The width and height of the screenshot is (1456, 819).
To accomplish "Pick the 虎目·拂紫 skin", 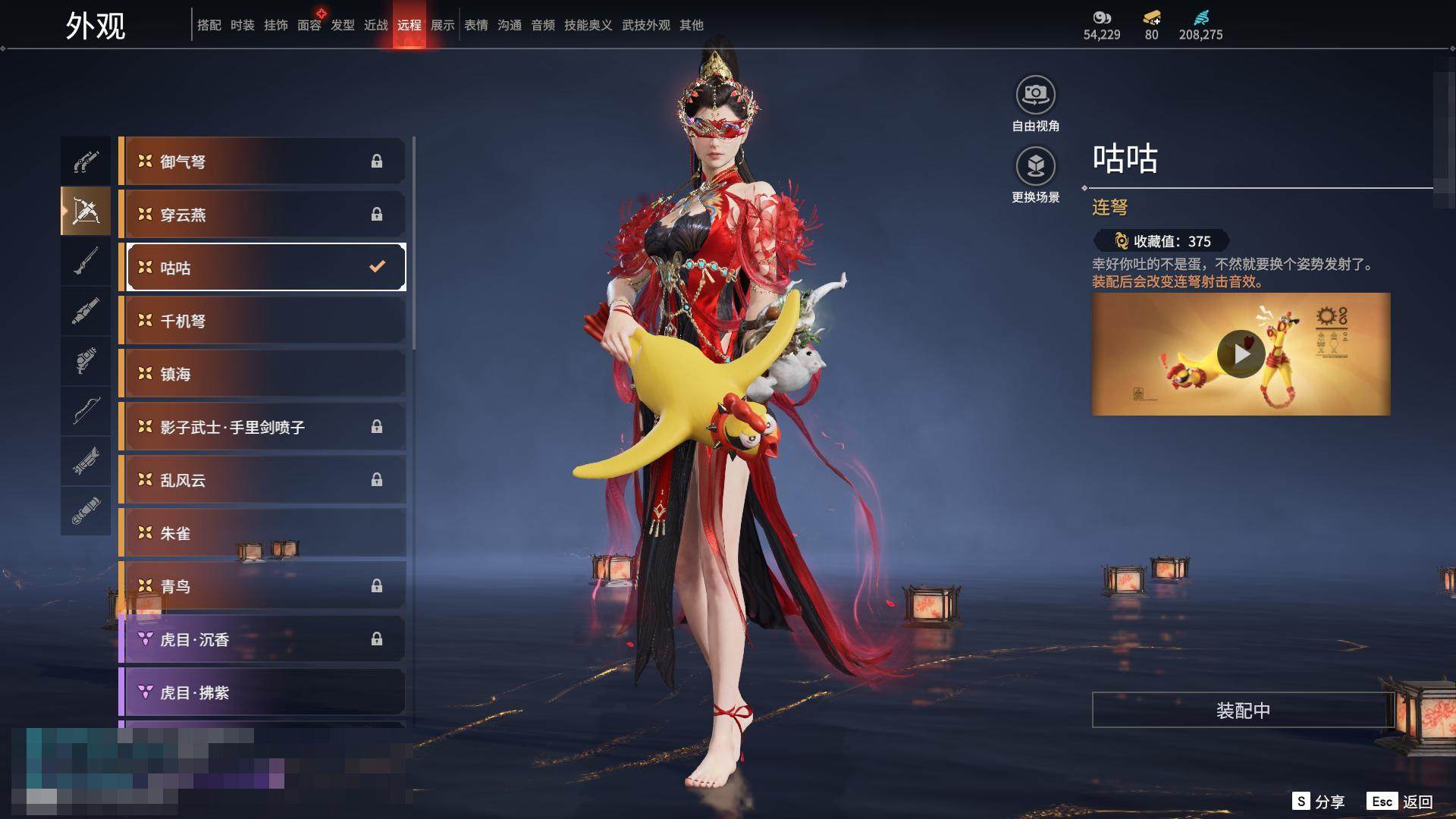I will (262, 692).
